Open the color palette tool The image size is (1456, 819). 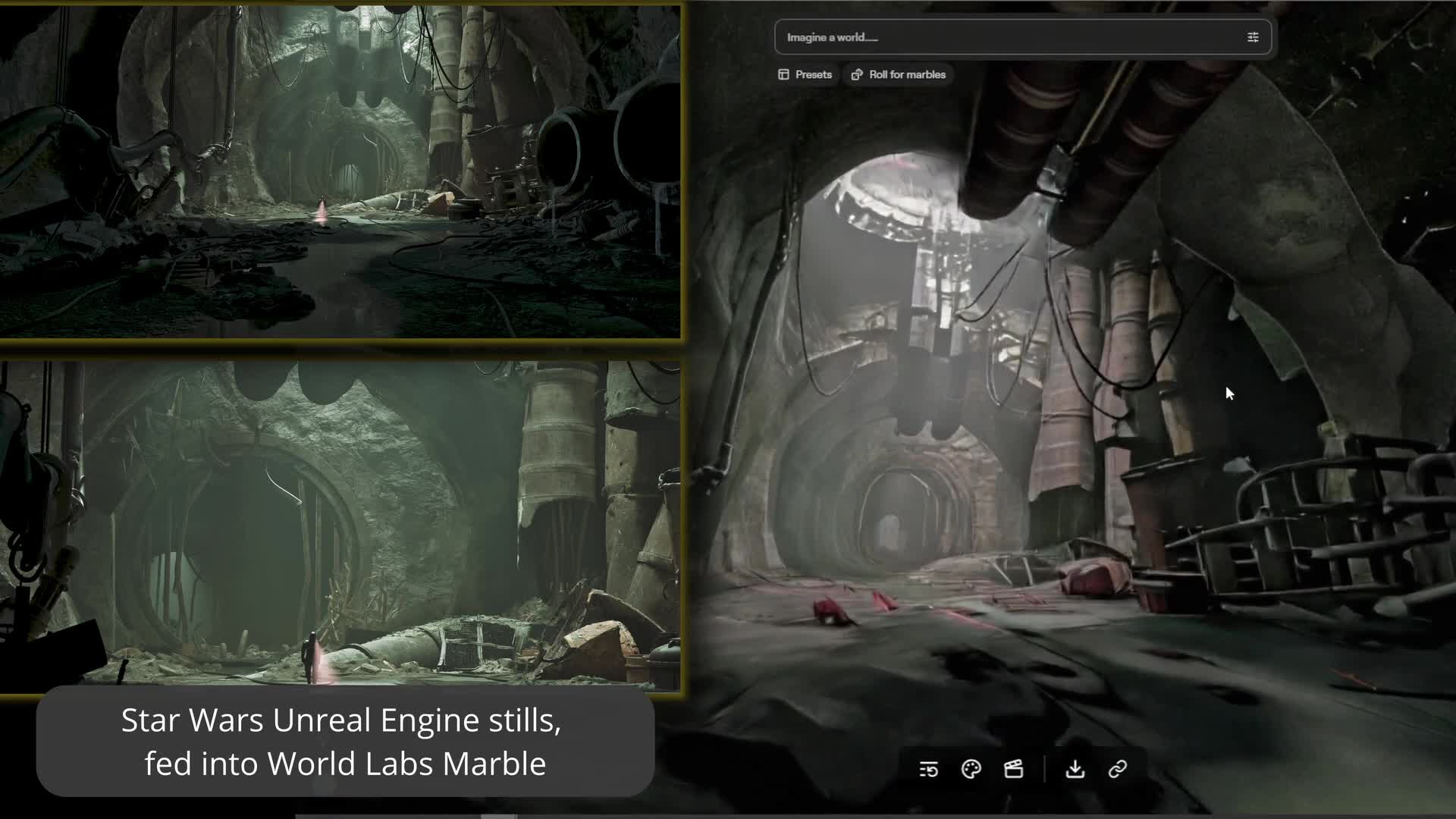point(971,769)
